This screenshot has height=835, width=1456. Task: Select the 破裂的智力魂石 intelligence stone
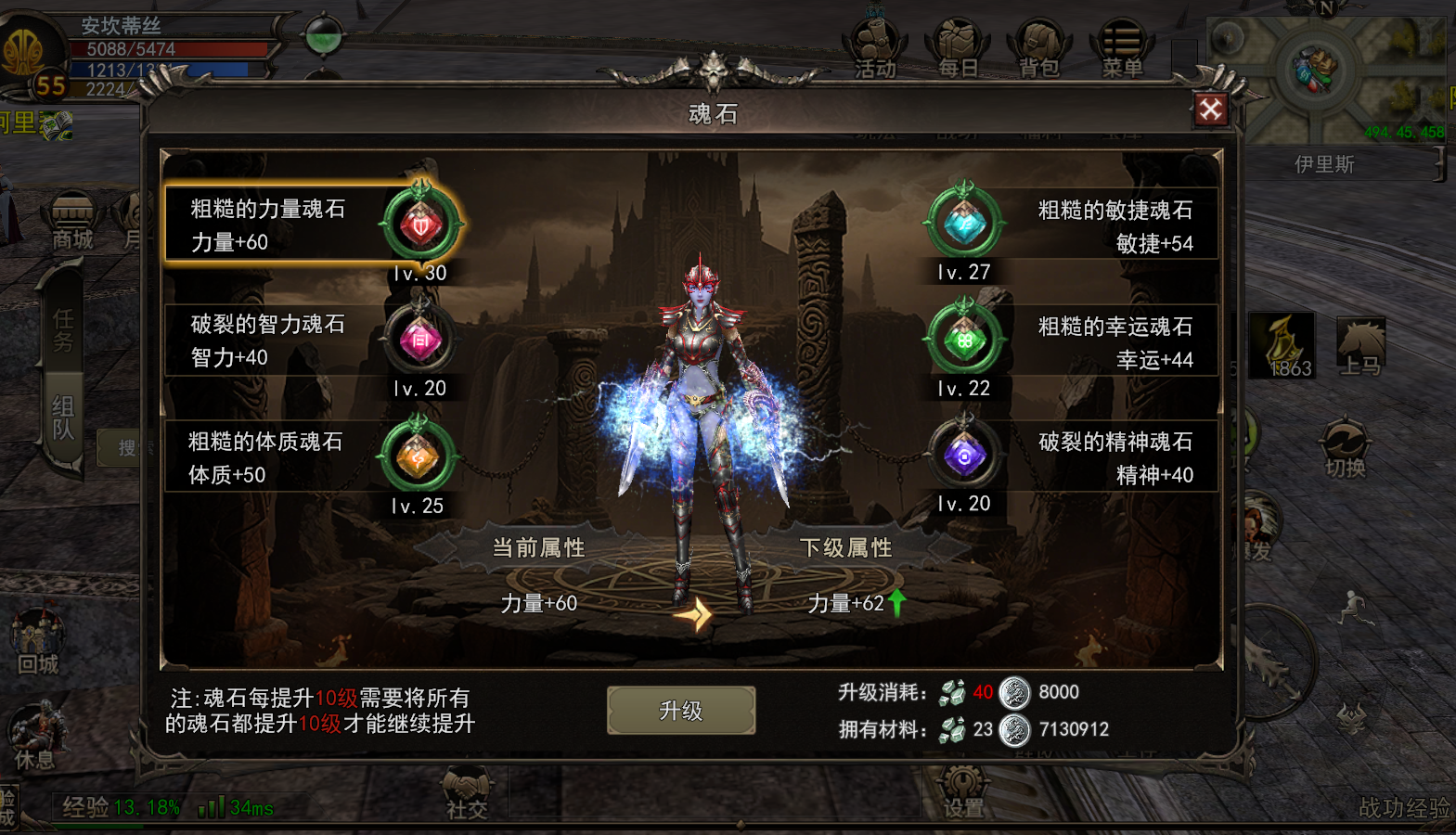tap(312, 340)
